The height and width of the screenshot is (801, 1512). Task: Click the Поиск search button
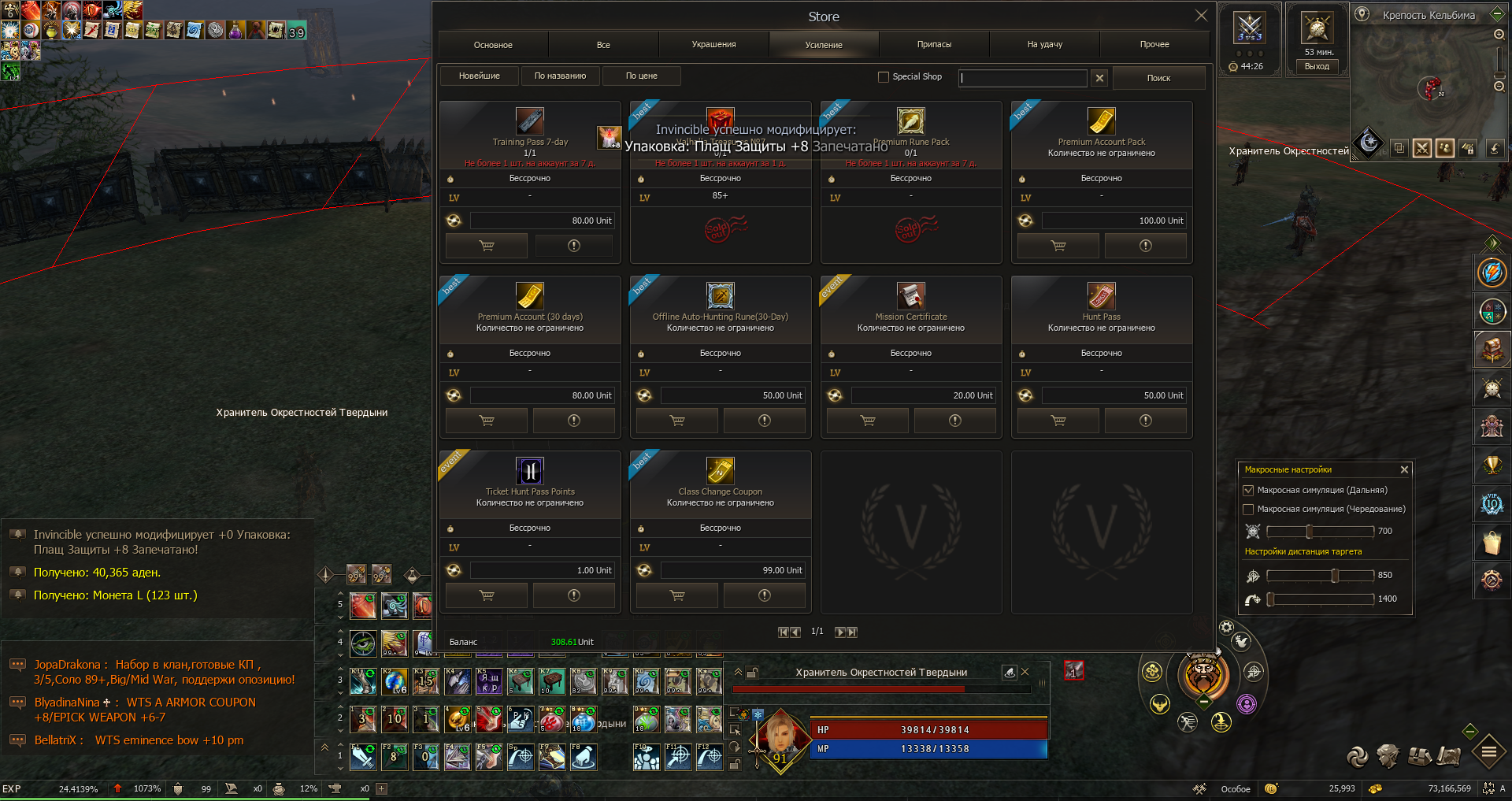tap(1158, 78)
